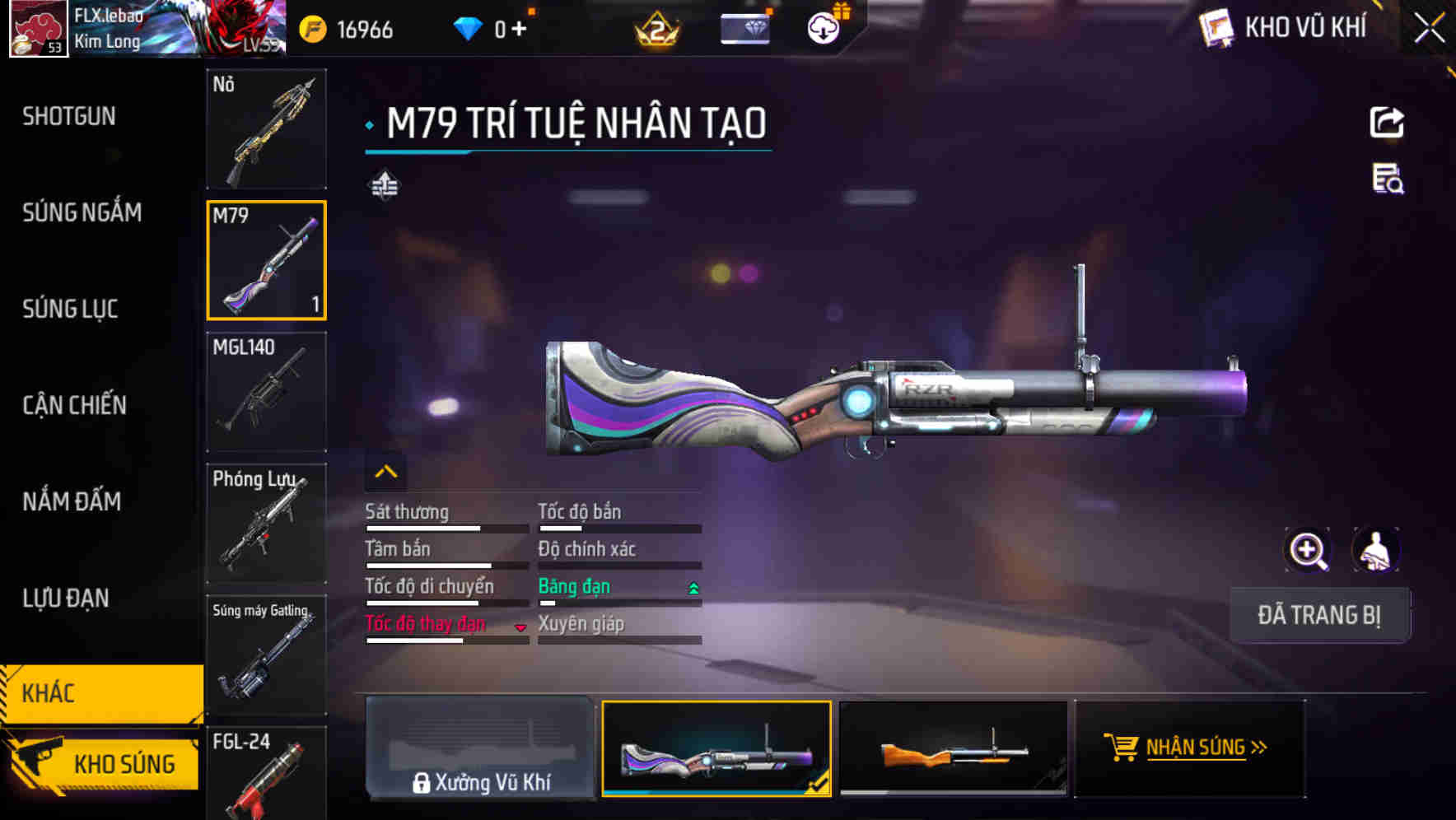Zoom in on the weapon preview
Image resolution: width=1456 pixels, height=820 pixels.
click(1308, 550)
